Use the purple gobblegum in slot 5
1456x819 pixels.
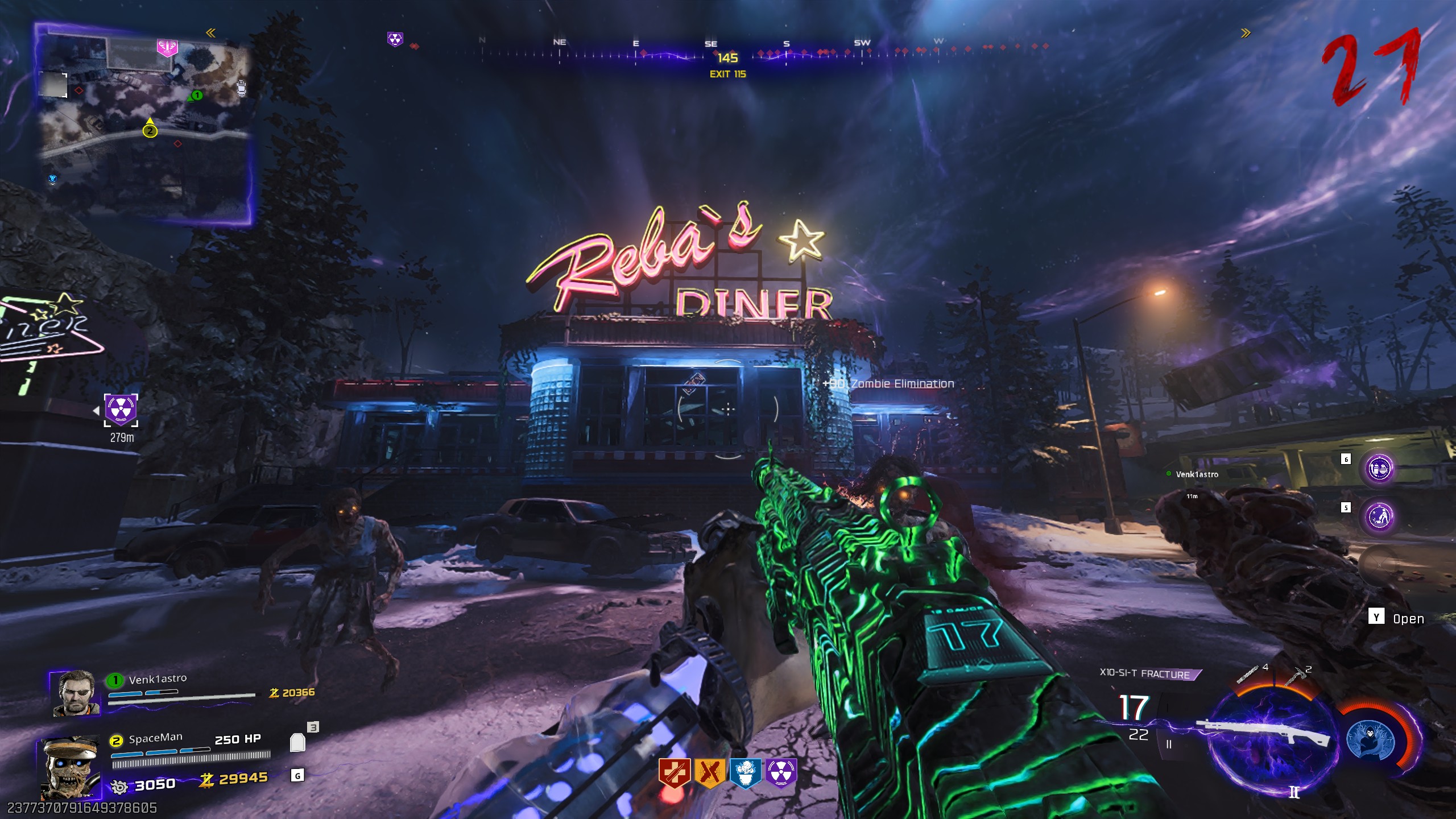tap(1379, 516)
